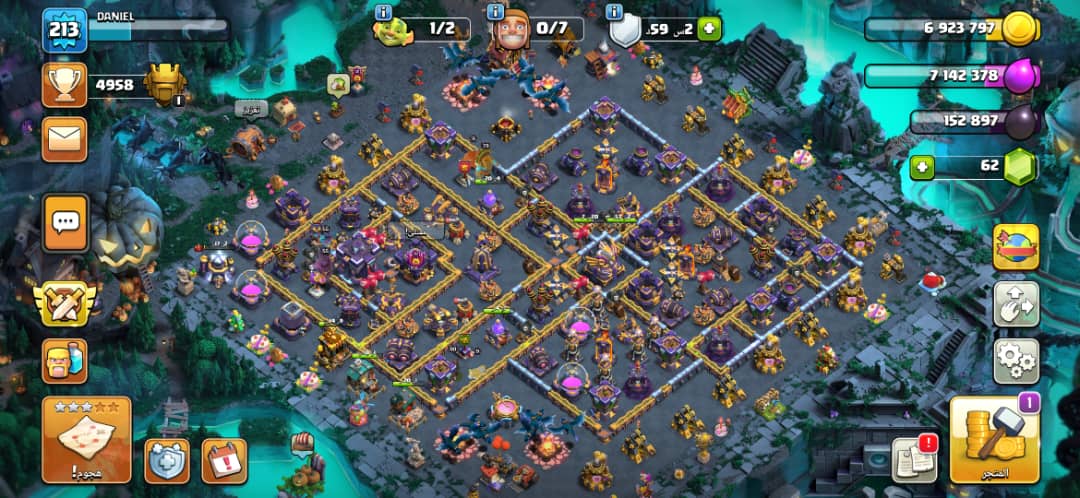This screenshot has width=1080, height=498.
Task: Open the trophy icon next to 4958
Action: point(63,85)
